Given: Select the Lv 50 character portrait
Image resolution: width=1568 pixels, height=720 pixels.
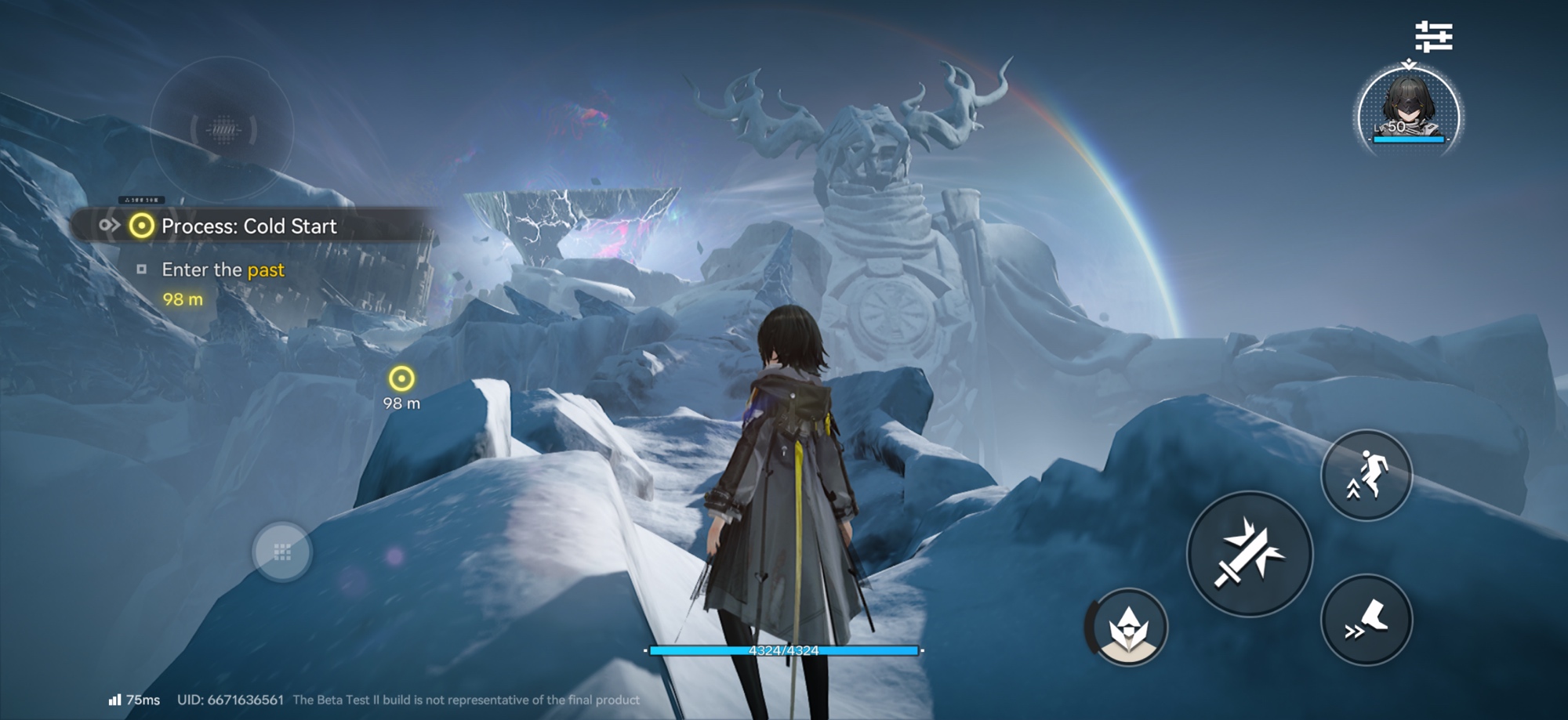Looking at the screenshot, I should 1409,110.
